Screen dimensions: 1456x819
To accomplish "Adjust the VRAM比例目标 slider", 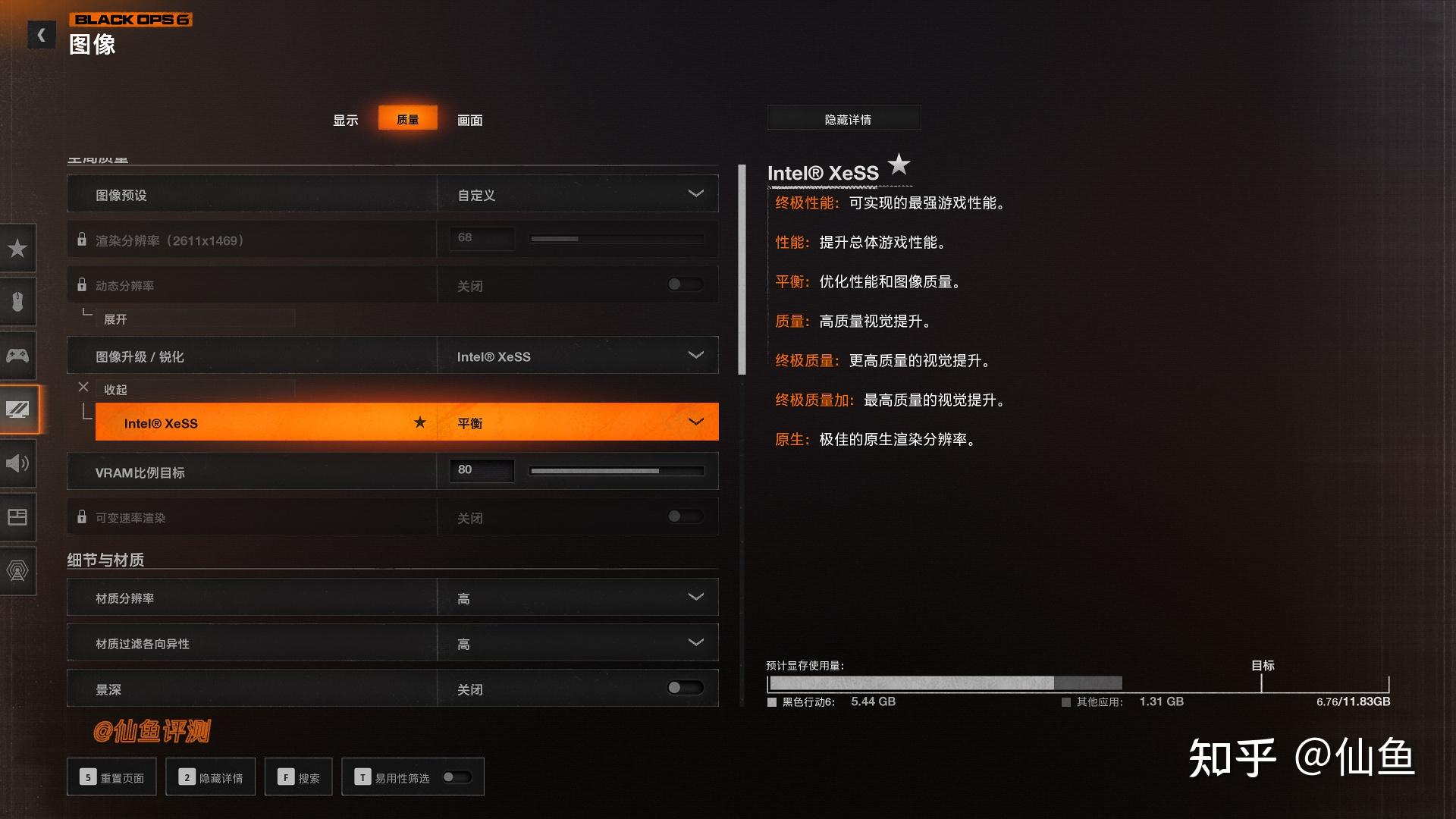I will pos(617,471).
